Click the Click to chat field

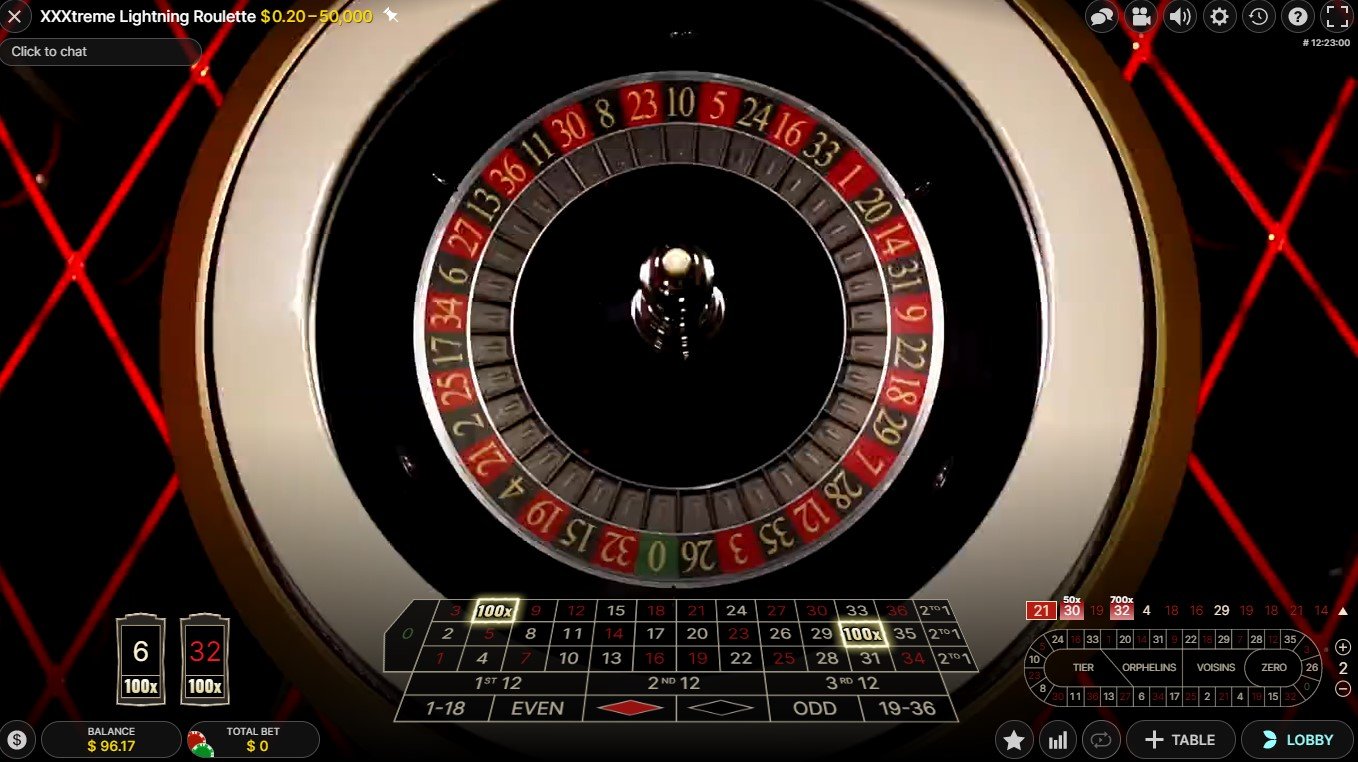pos(100,52)
